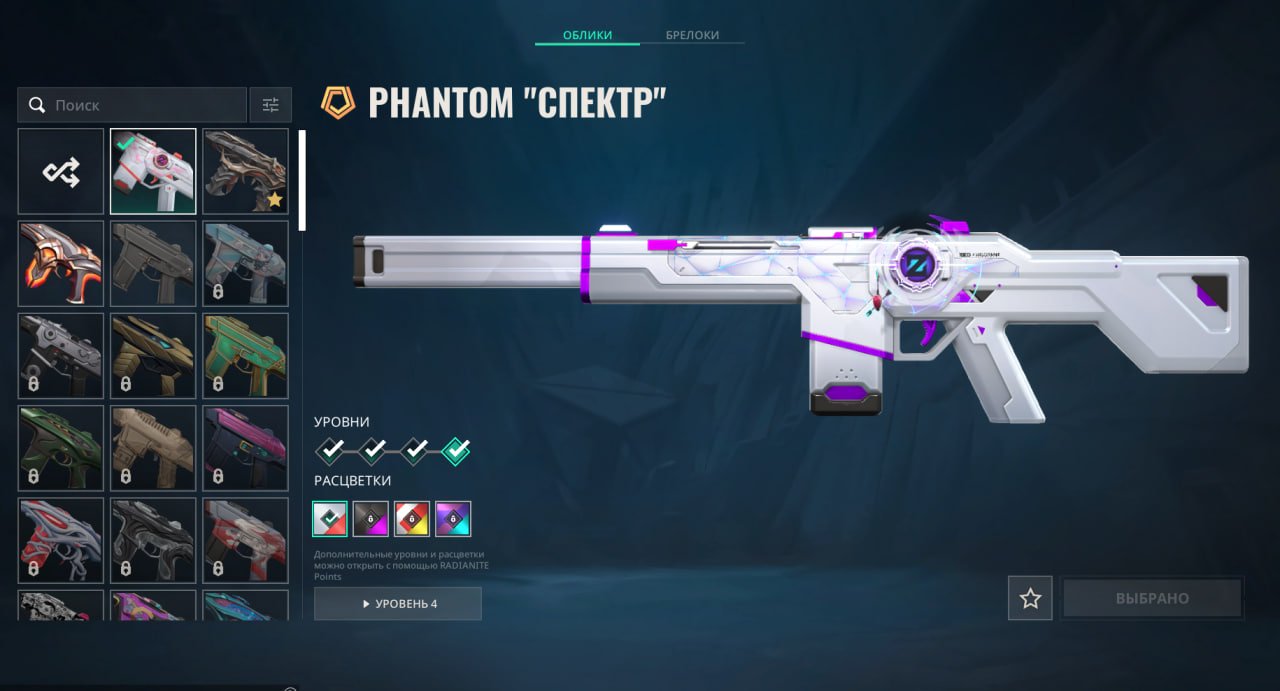Viewport: 1280px width, 691px height.
Task: Open the Брелоки tab
Action: 692,35
